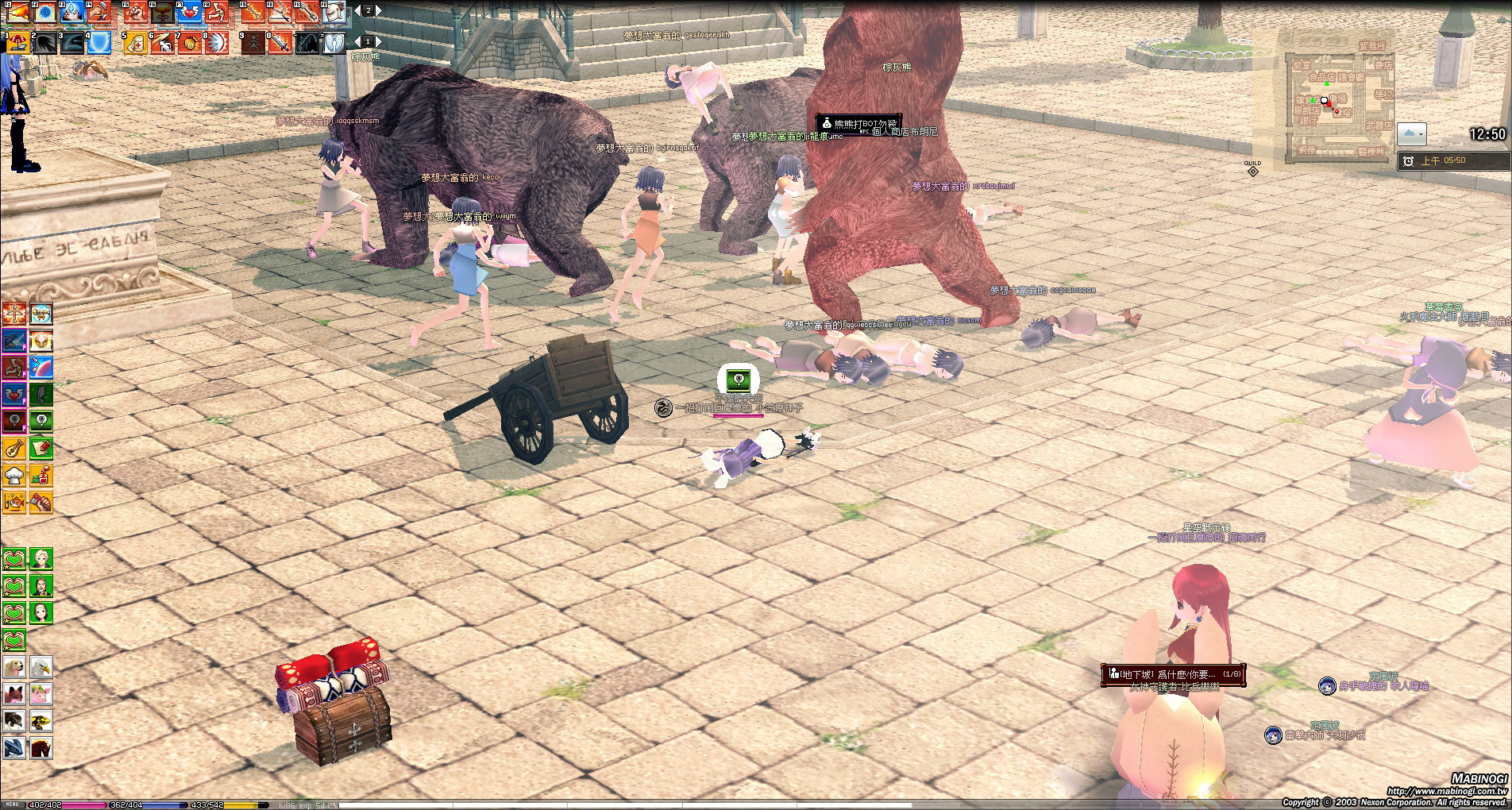Viewport: 1512px width, 810px height.
Task: Use the F2 blue swirl skill
Action: 45,12
